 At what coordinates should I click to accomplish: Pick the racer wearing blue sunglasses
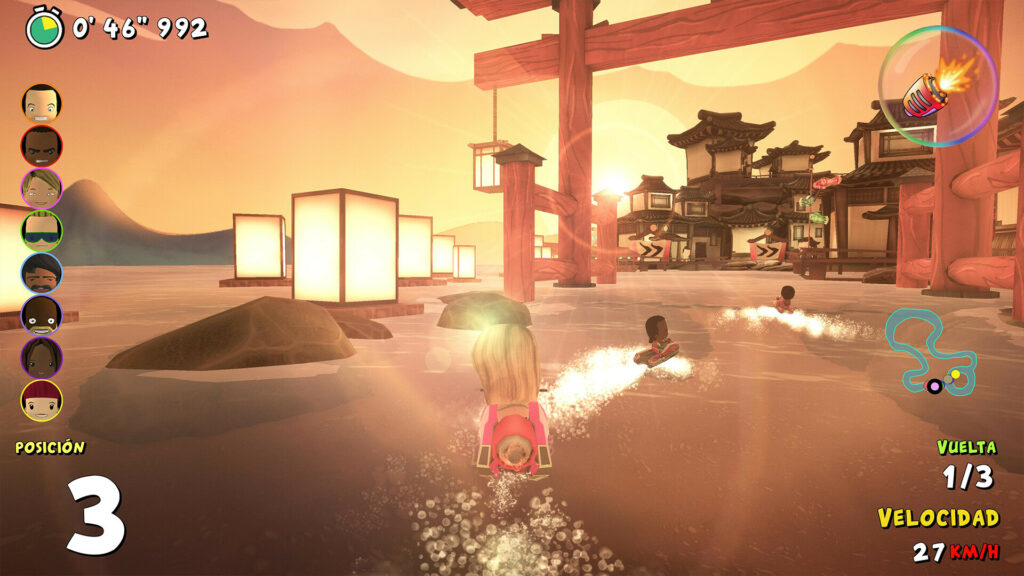(x=41, y=230)
